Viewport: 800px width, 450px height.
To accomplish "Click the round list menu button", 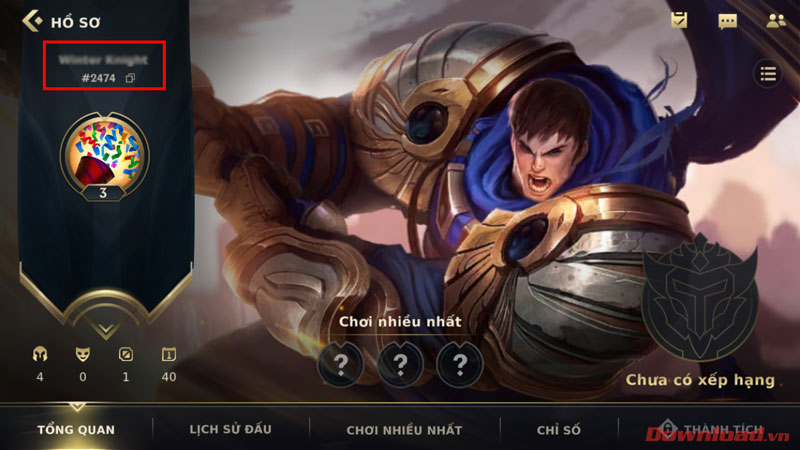I will (x=768, y=73).
